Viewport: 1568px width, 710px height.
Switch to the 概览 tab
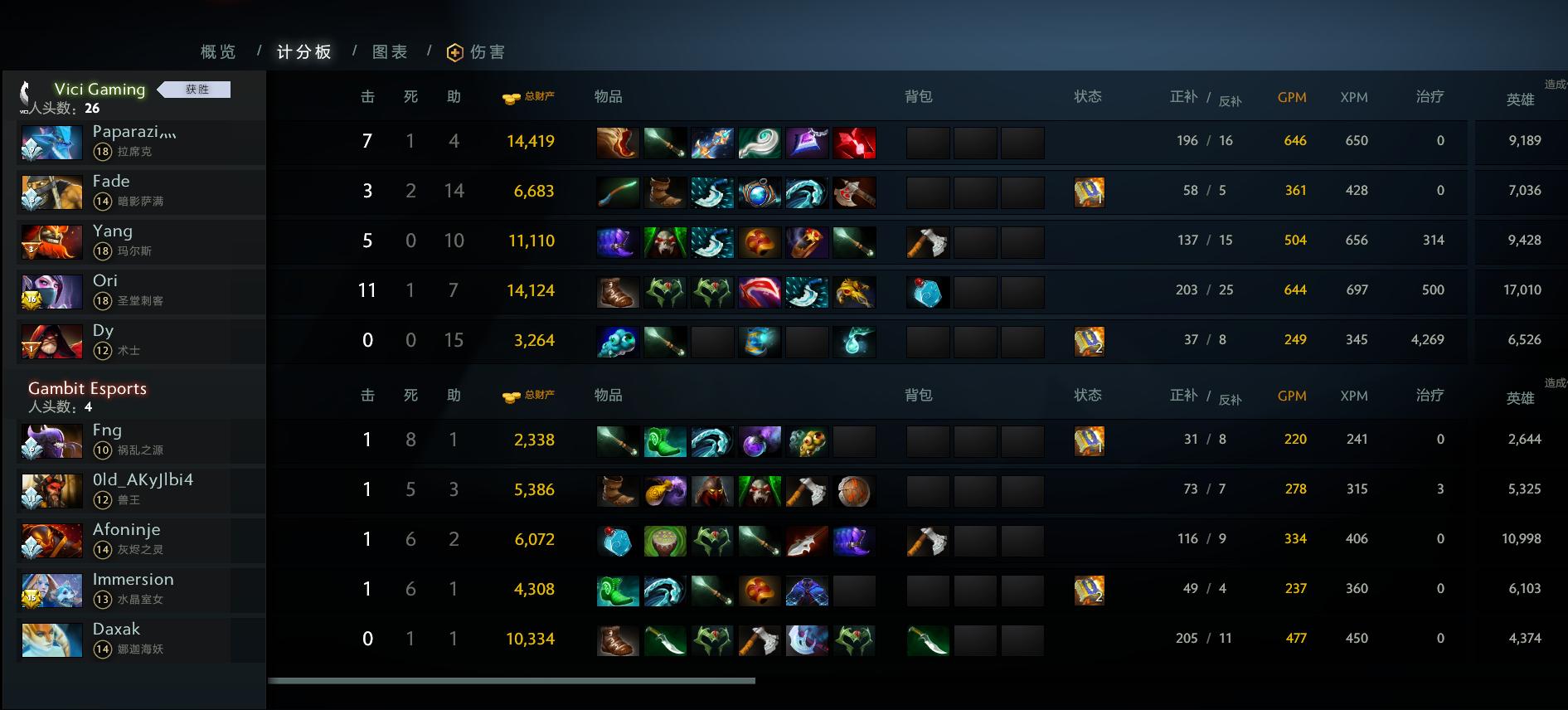(216, 51)
